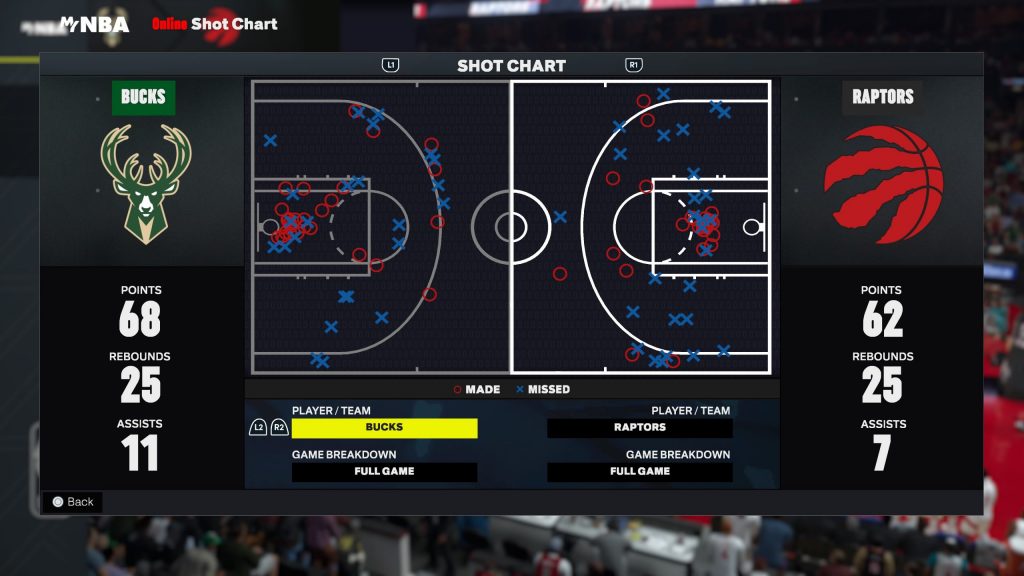The image size is (1024, 576).
Task: Go back using the Back button
Action: tap(72, 502)
